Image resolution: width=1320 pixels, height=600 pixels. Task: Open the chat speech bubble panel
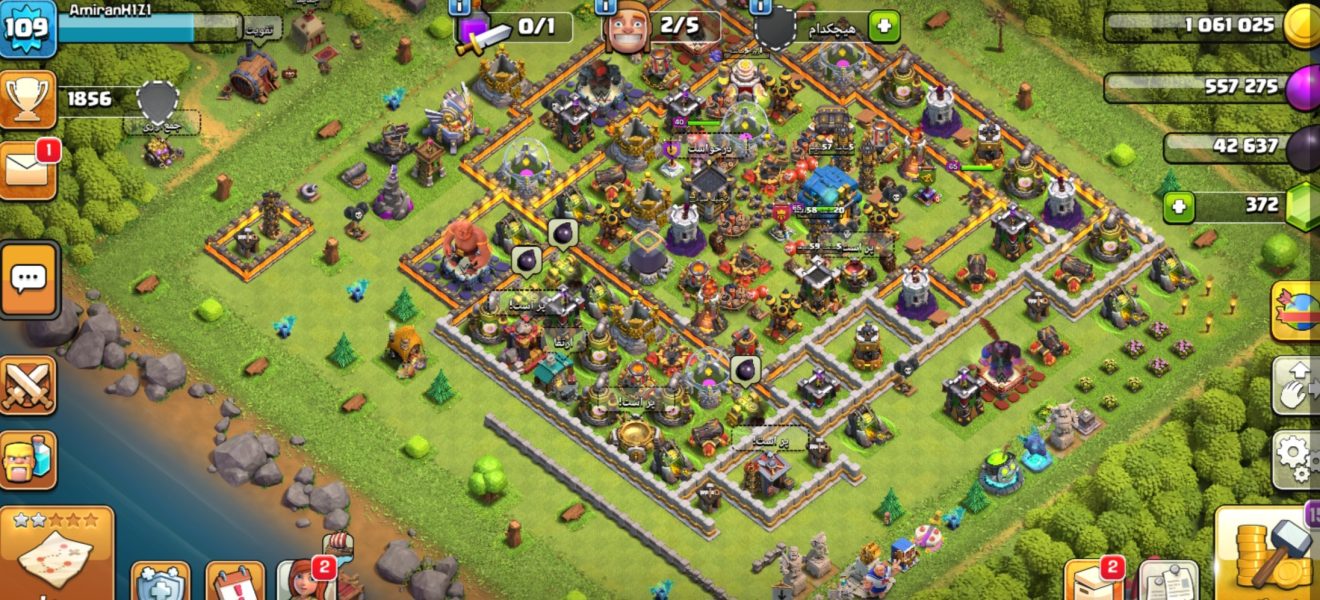pyautogui.click(x=29, y=279)
